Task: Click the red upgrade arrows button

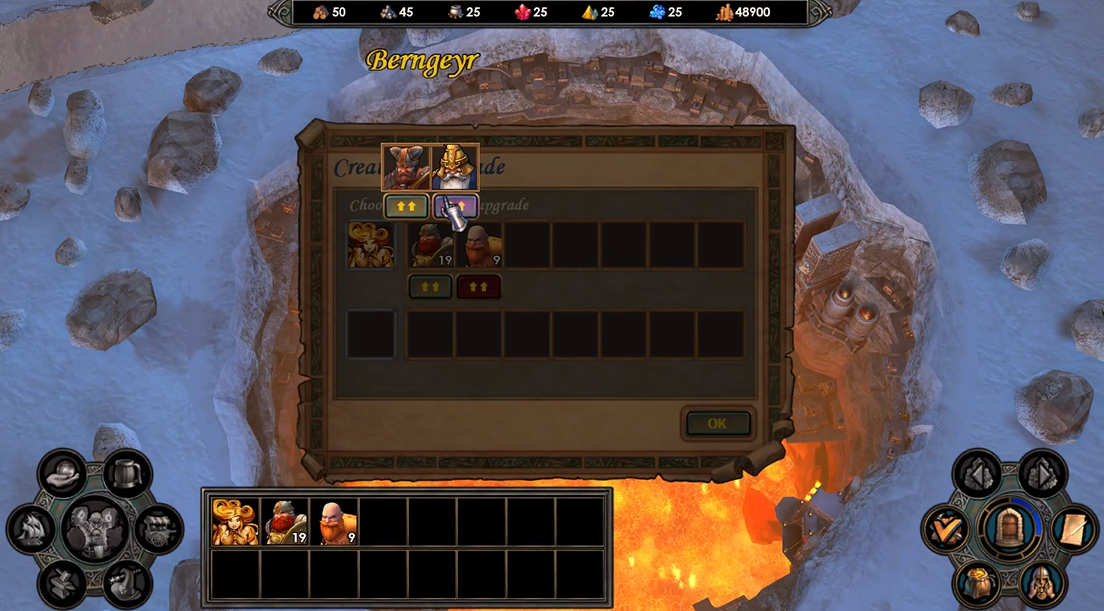Action: (479, 287)
